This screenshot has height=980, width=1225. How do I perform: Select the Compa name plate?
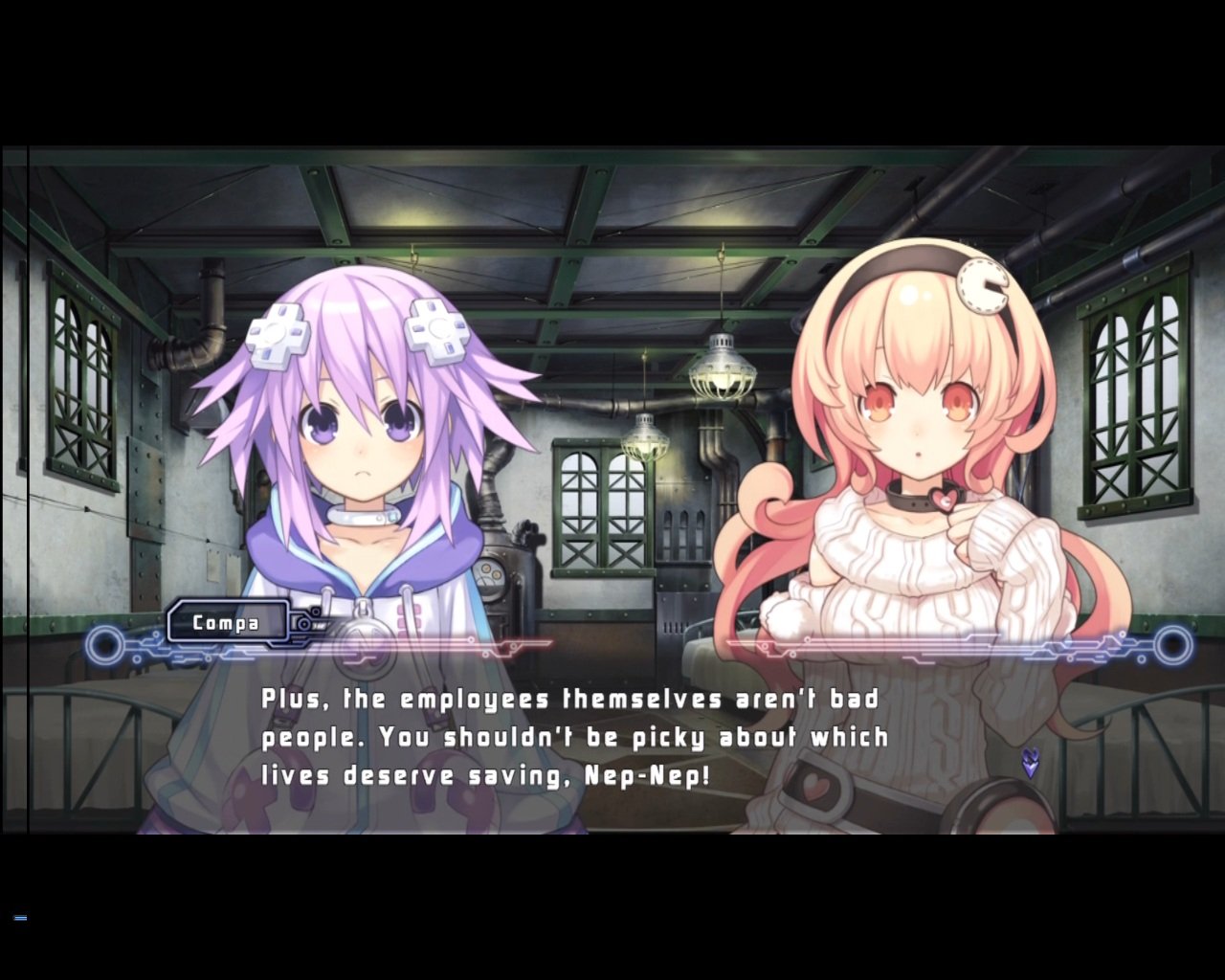pyautogui.click(x=228, y=622)
